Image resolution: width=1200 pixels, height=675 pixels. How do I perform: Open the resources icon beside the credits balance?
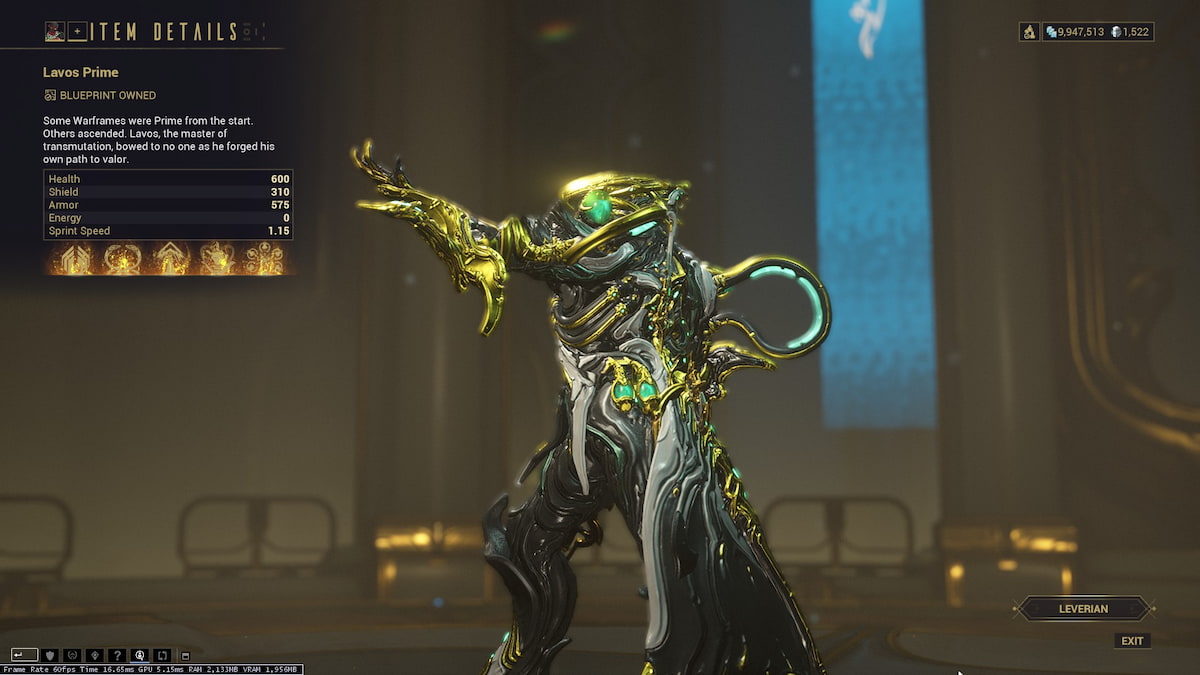(1029, 32)
